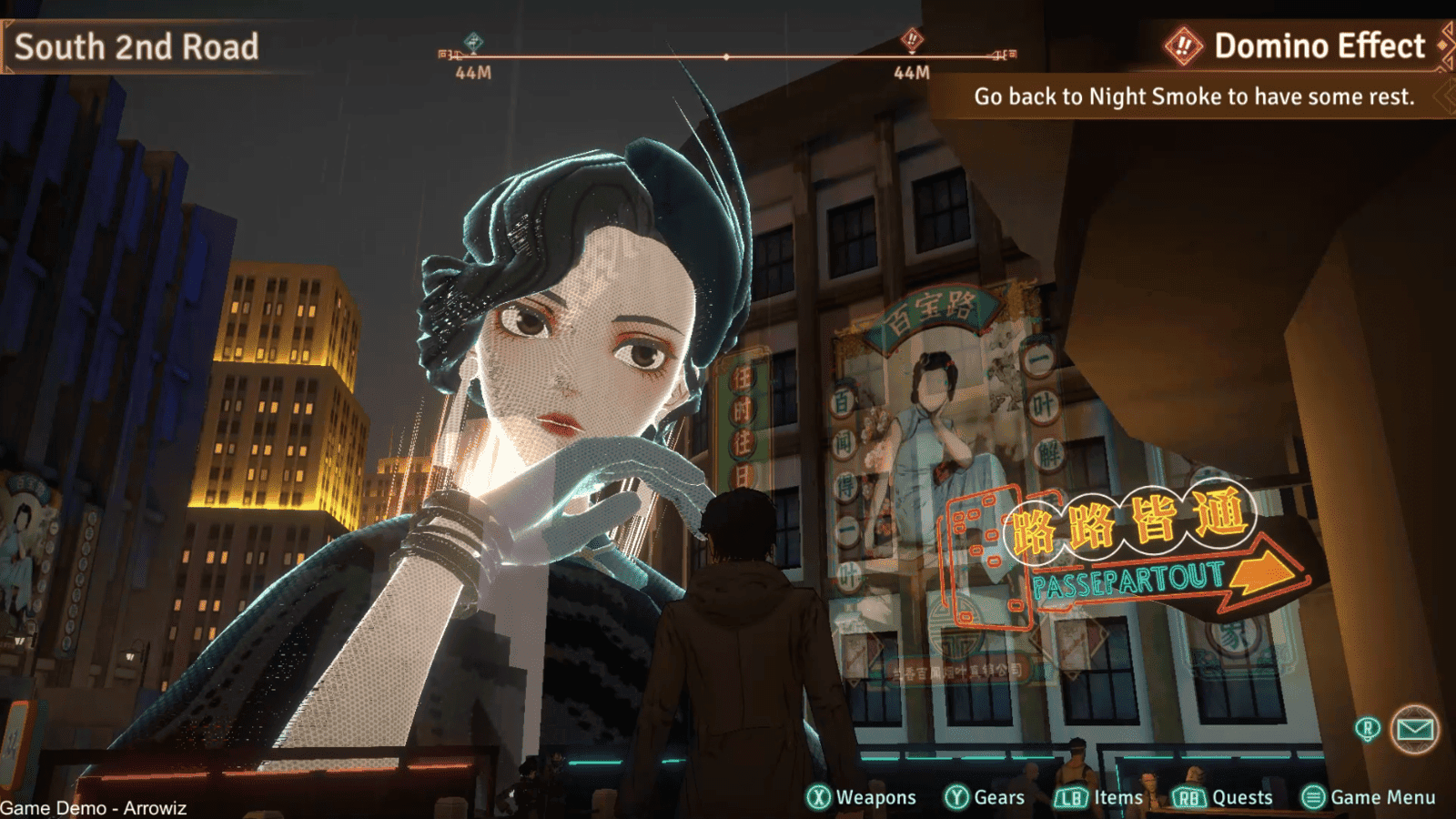Open the envelope mail icon

pos(1414,729)
